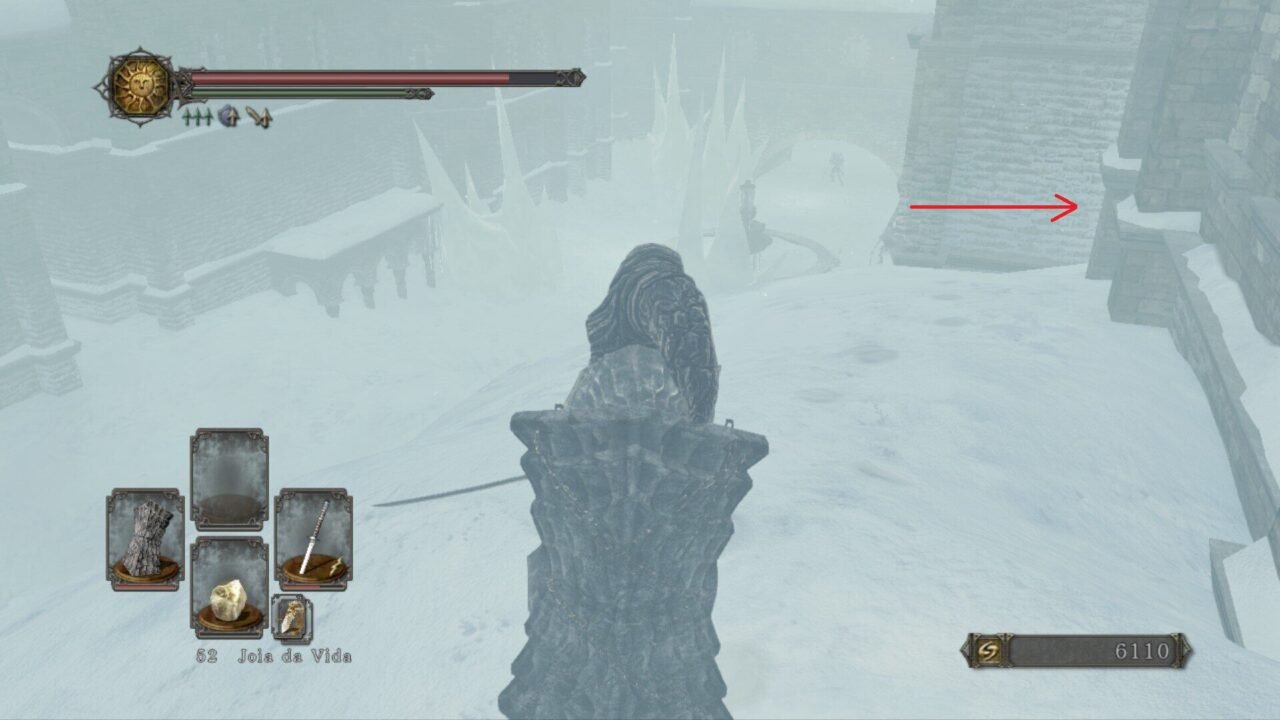Select the empty spell slot above the gem
This screenshot has height=720, width=1280.
(229, 479)
